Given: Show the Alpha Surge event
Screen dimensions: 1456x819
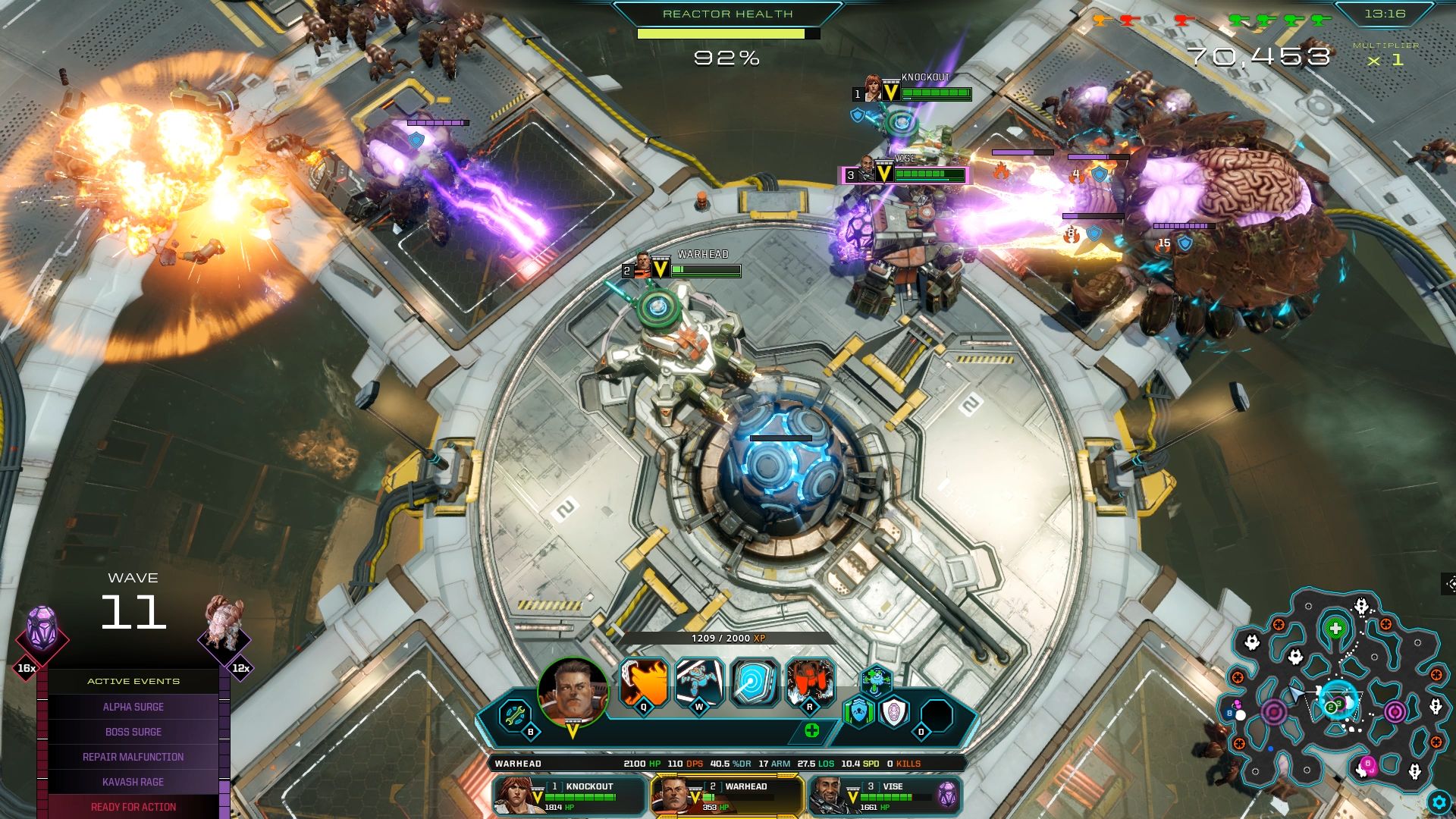Looking at the screenshot, I should click(133, 707).
